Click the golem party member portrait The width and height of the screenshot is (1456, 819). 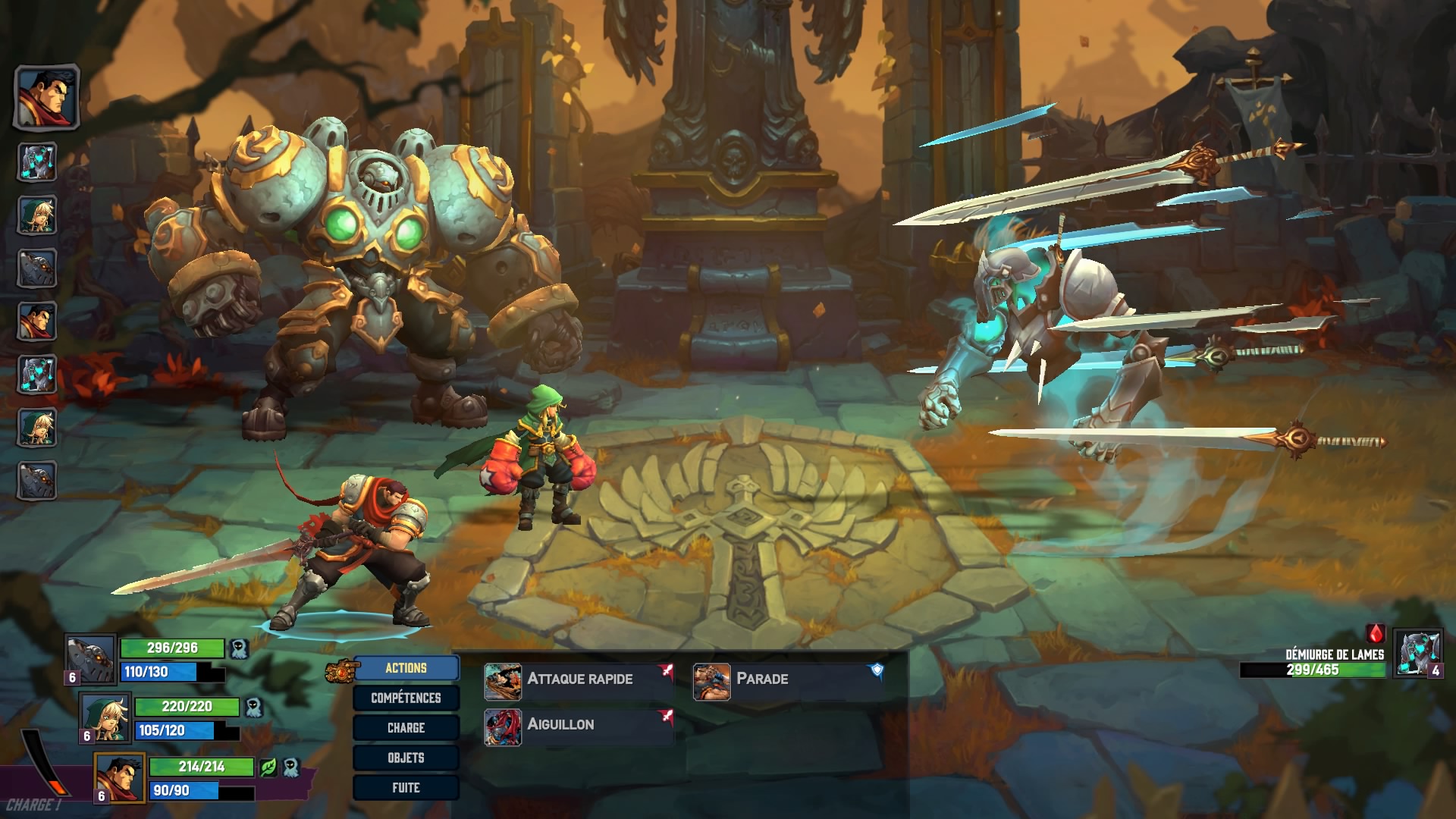pyautogui.click(x=90, y=657)
